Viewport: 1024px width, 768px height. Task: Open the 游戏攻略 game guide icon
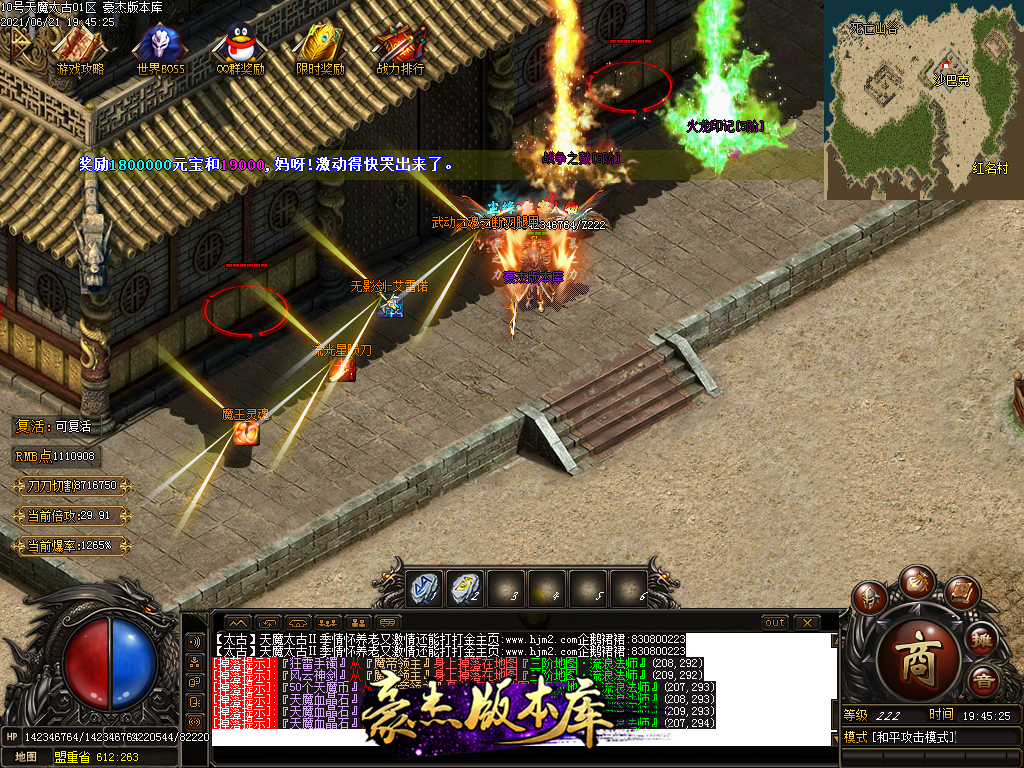coord(80,49)
